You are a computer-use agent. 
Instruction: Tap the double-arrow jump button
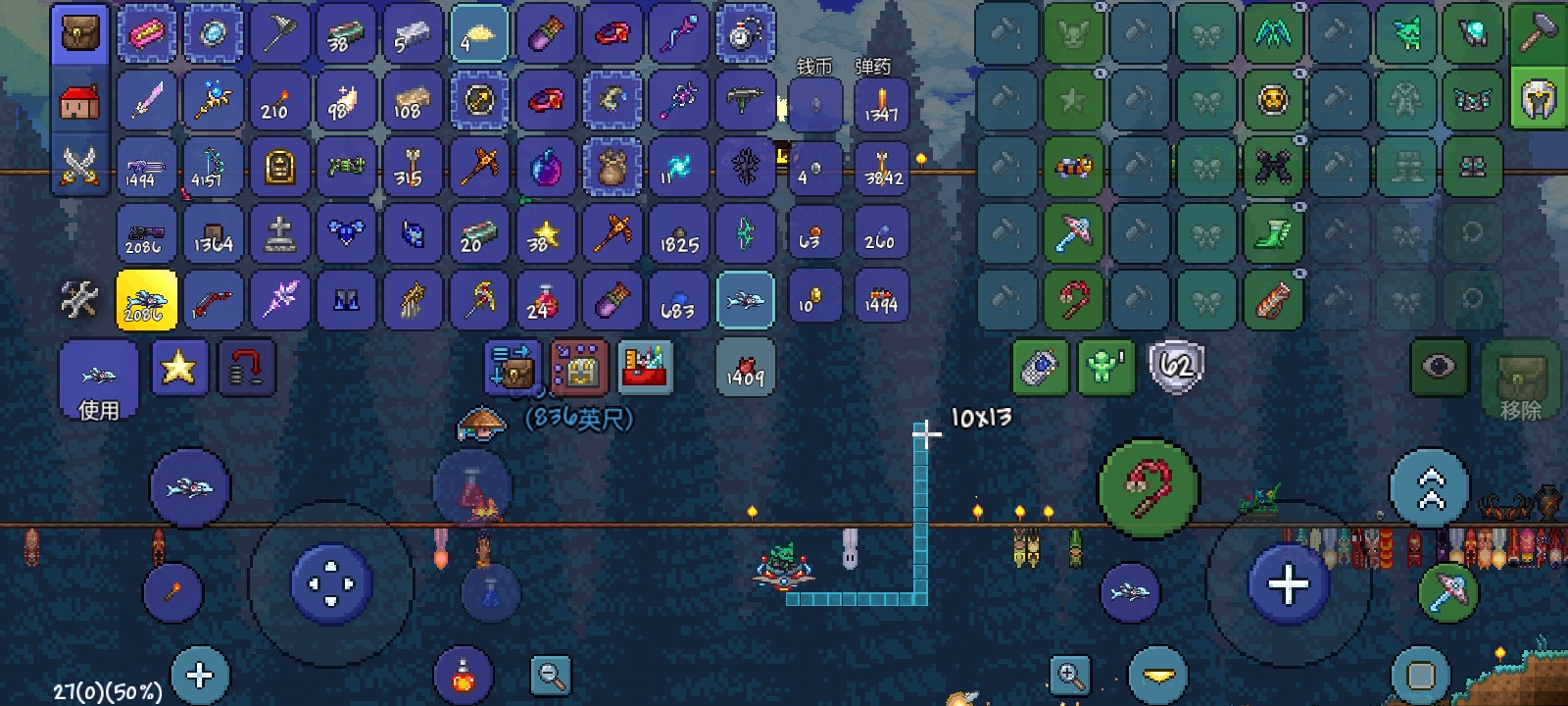point(1430,487)
